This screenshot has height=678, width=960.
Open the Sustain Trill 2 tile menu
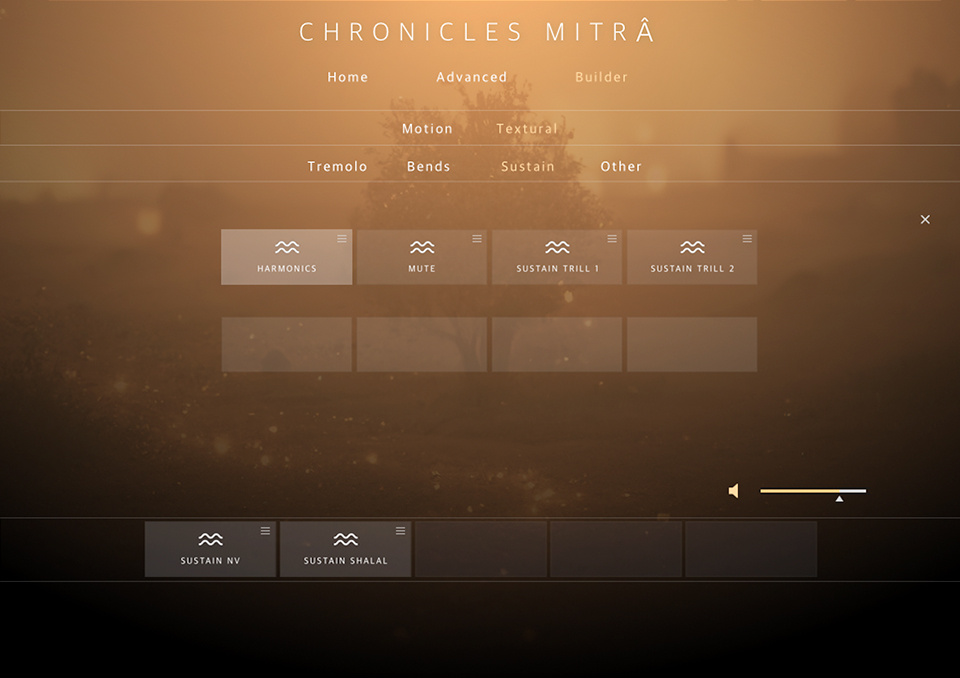tap(747, 239)
